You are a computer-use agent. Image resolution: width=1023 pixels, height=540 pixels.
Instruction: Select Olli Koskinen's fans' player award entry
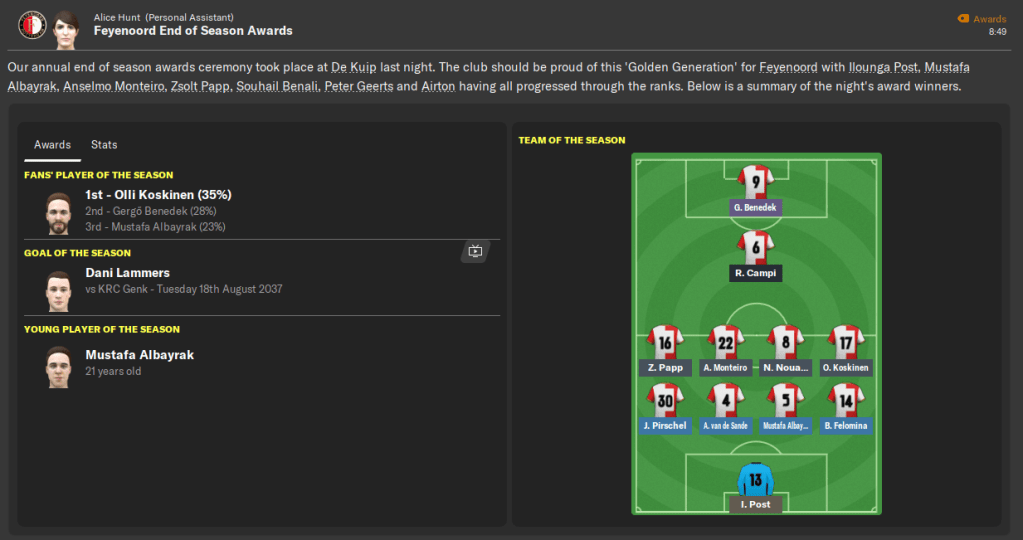(158, 195)
